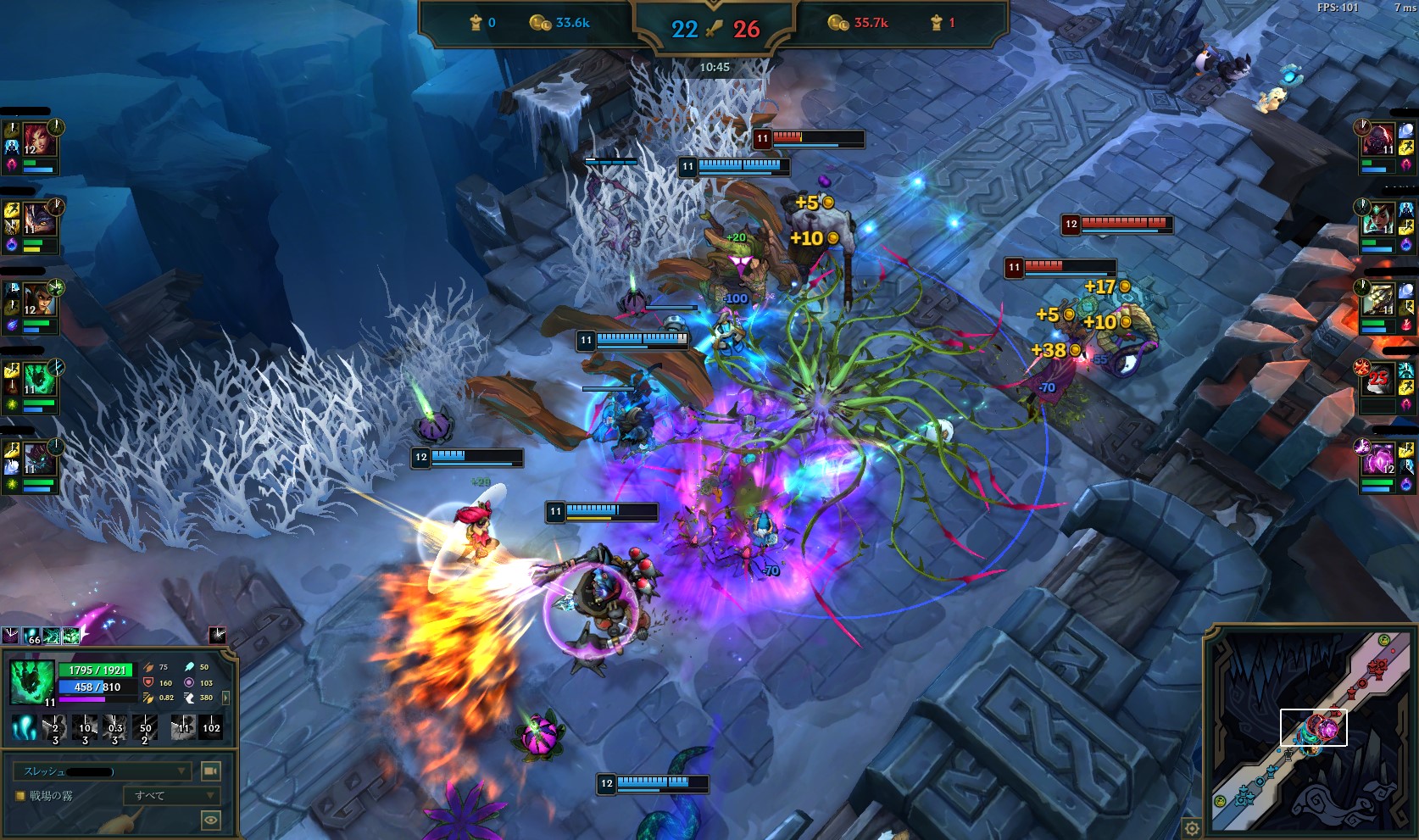Click the summoner spell showing 102 cooldown
The width and height of the screenshot is (1419, 840).
211,728
